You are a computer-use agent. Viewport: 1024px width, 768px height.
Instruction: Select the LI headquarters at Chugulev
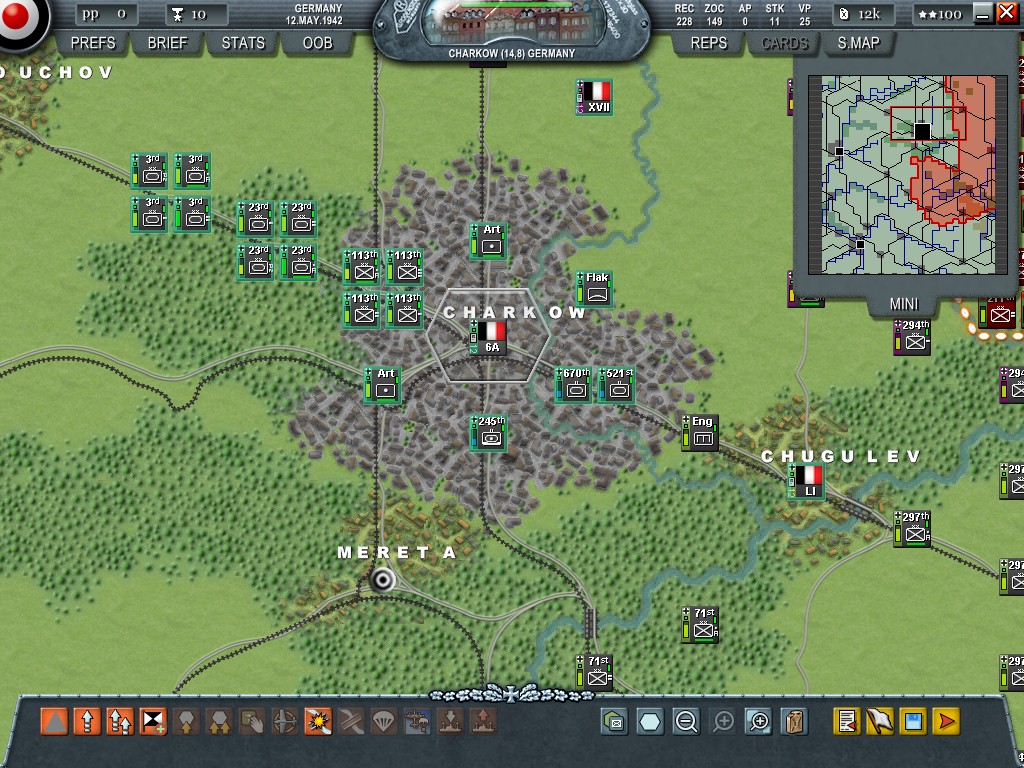click(809, 481)
